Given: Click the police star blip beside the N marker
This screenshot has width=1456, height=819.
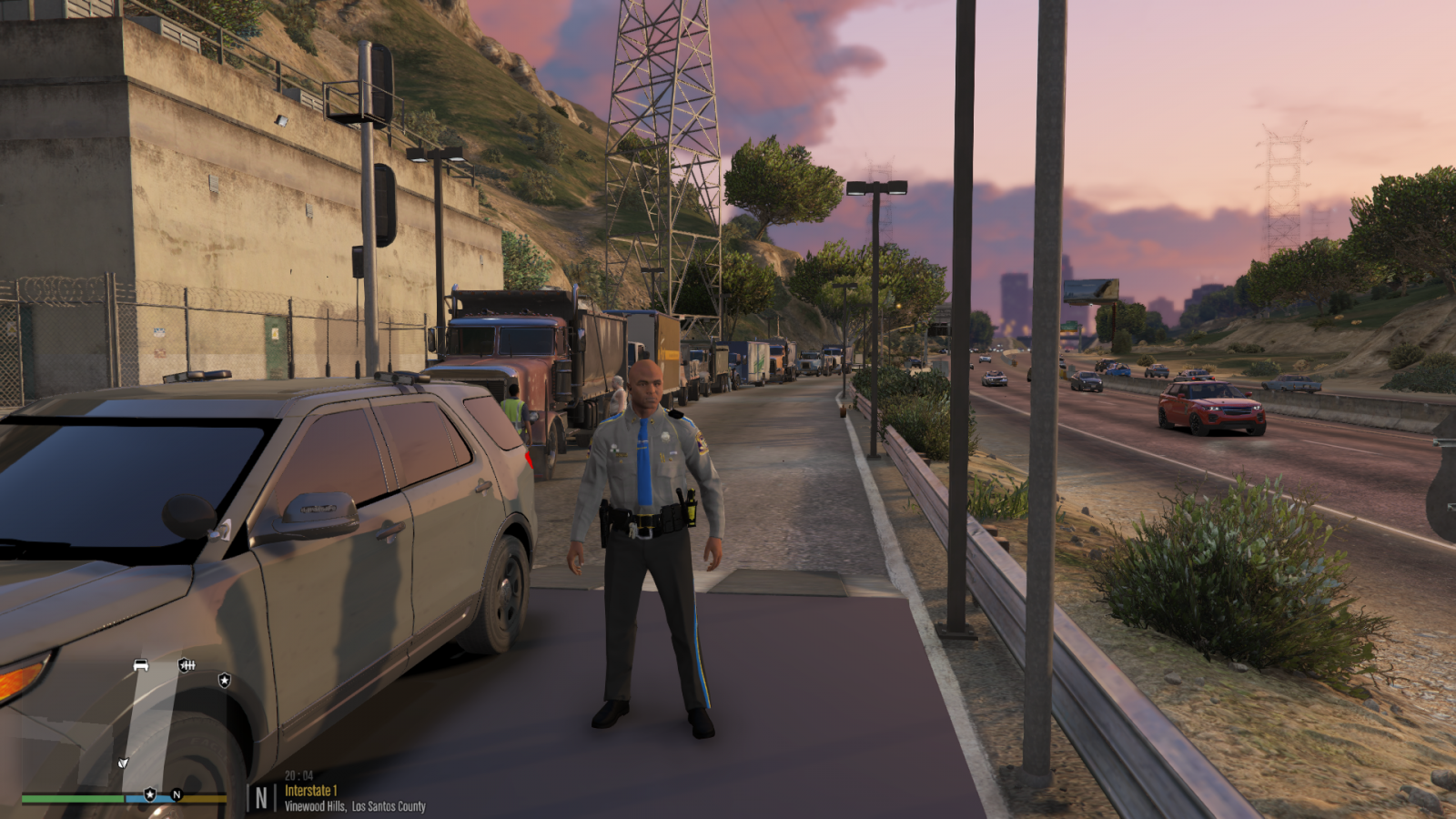Looking at the screenshot, I should point(150,794).
